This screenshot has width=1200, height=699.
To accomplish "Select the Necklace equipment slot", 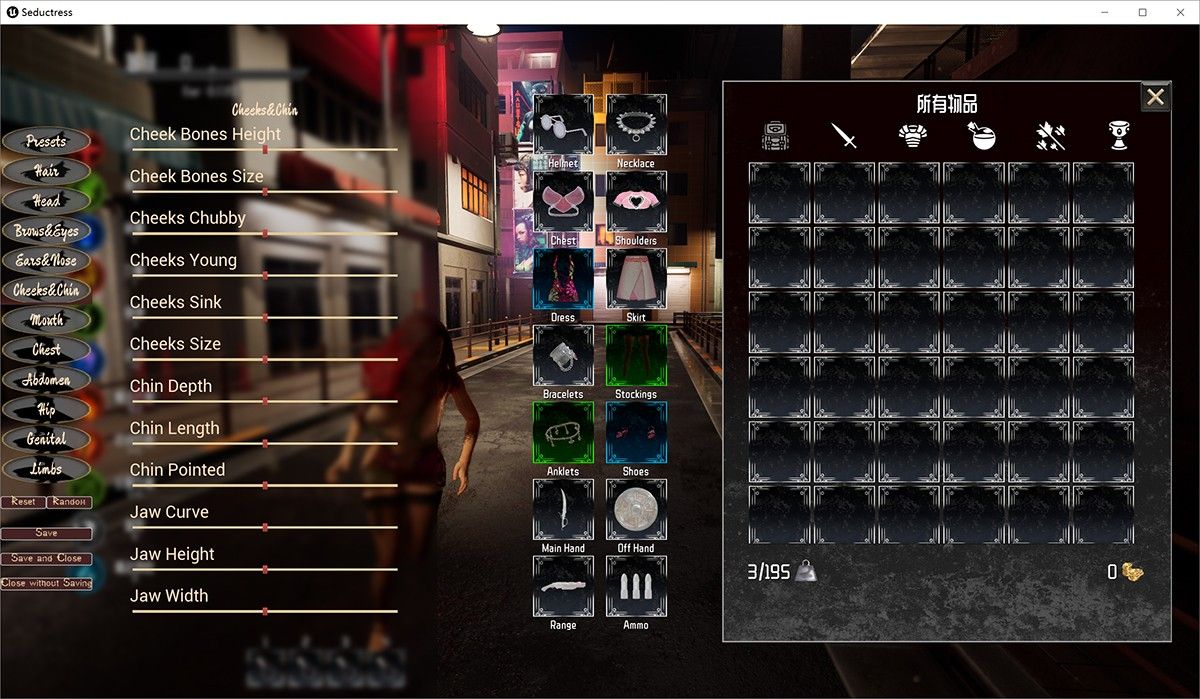I will tap(636, 125).
